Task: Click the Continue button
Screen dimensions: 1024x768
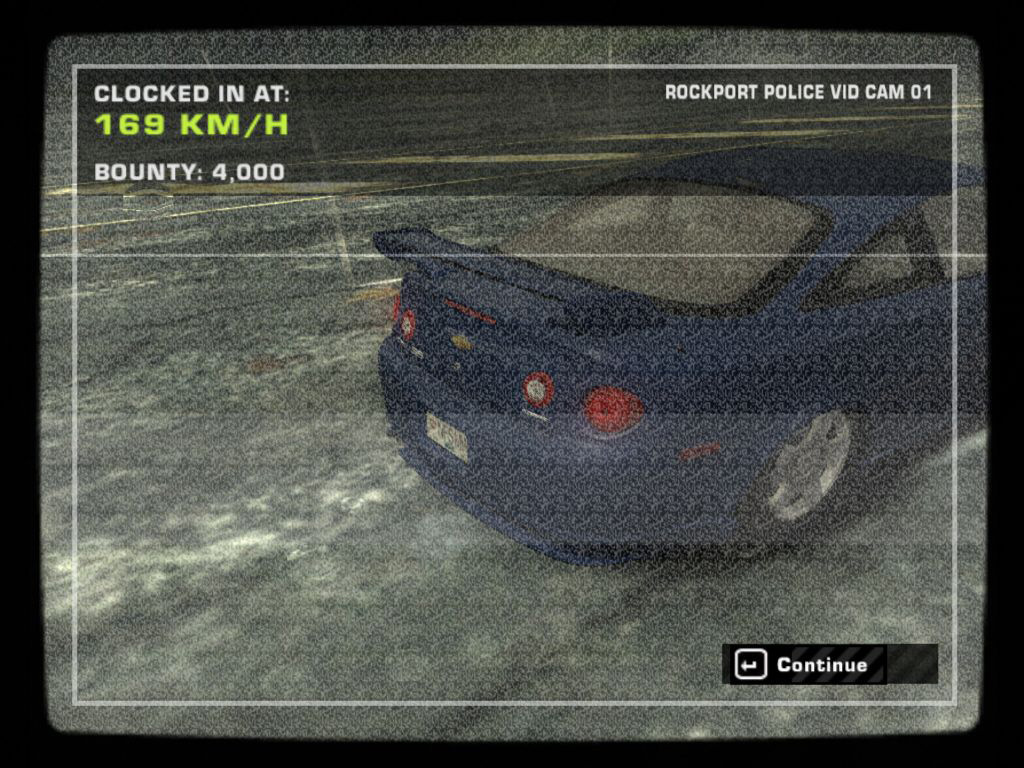Action: point(805,664)
